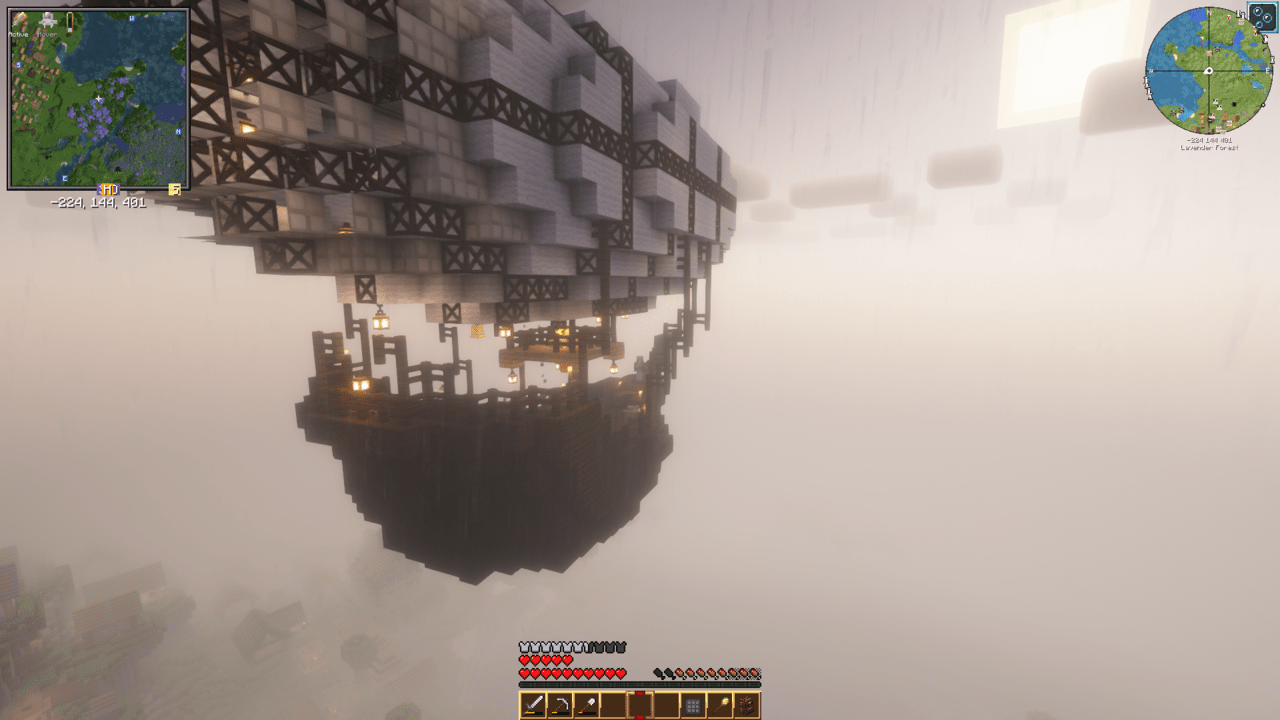
Task: Select the shovel in the hotbar
Action: click(x=586, y=705)
